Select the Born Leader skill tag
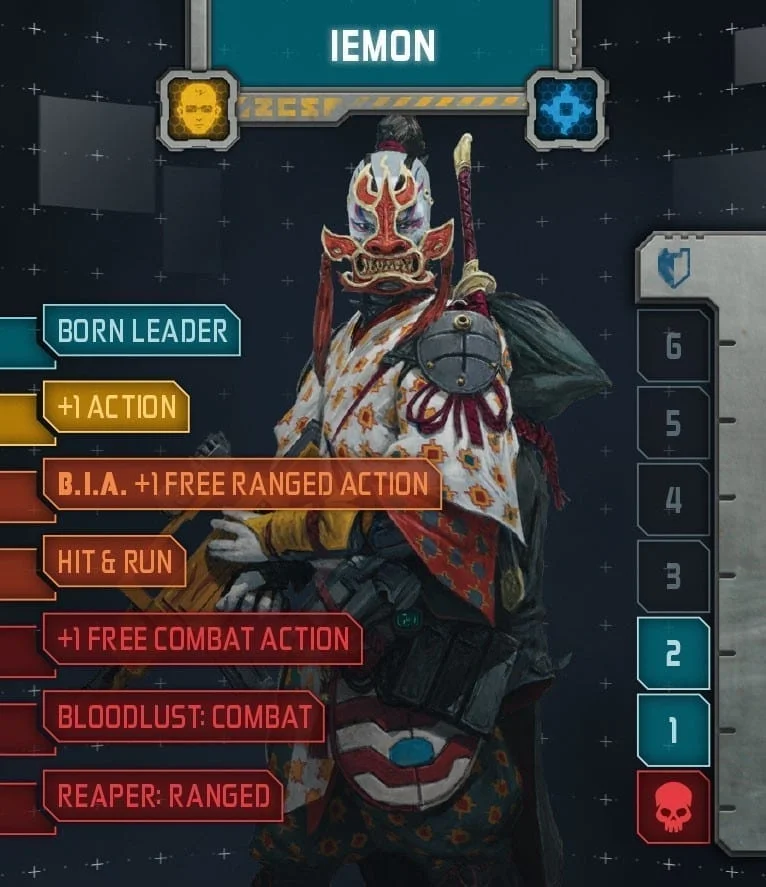 [x=142, y=331]
